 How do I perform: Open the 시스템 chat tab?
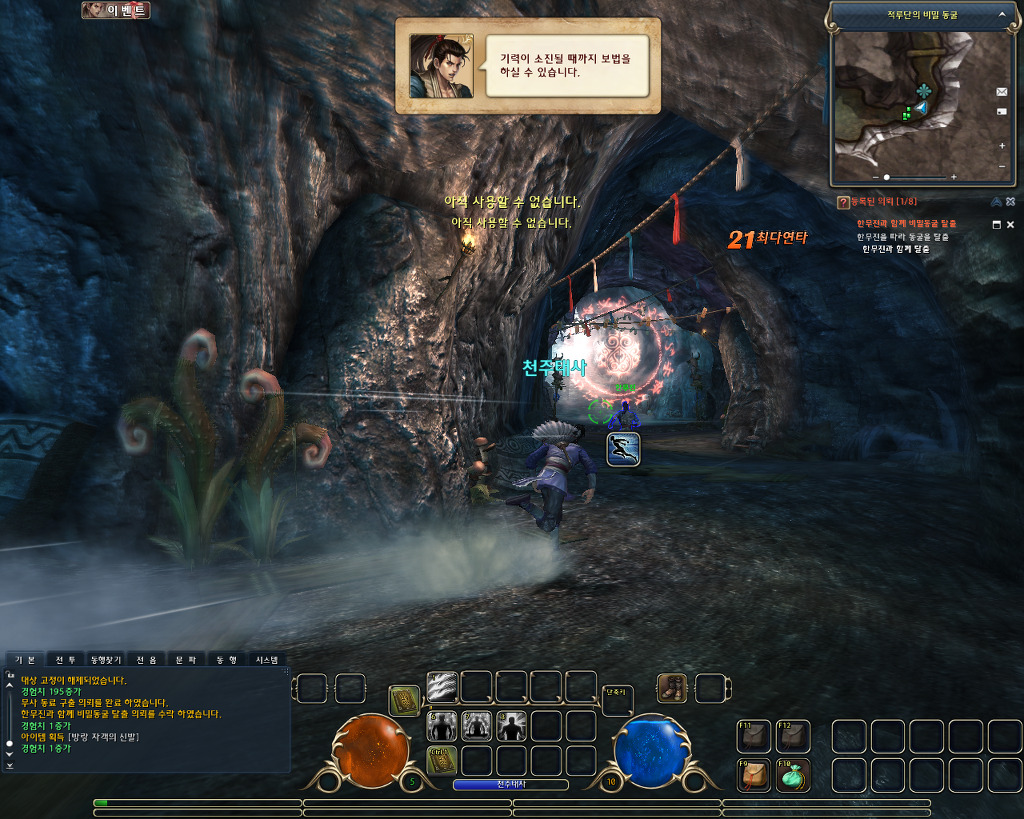click(266, 660)
